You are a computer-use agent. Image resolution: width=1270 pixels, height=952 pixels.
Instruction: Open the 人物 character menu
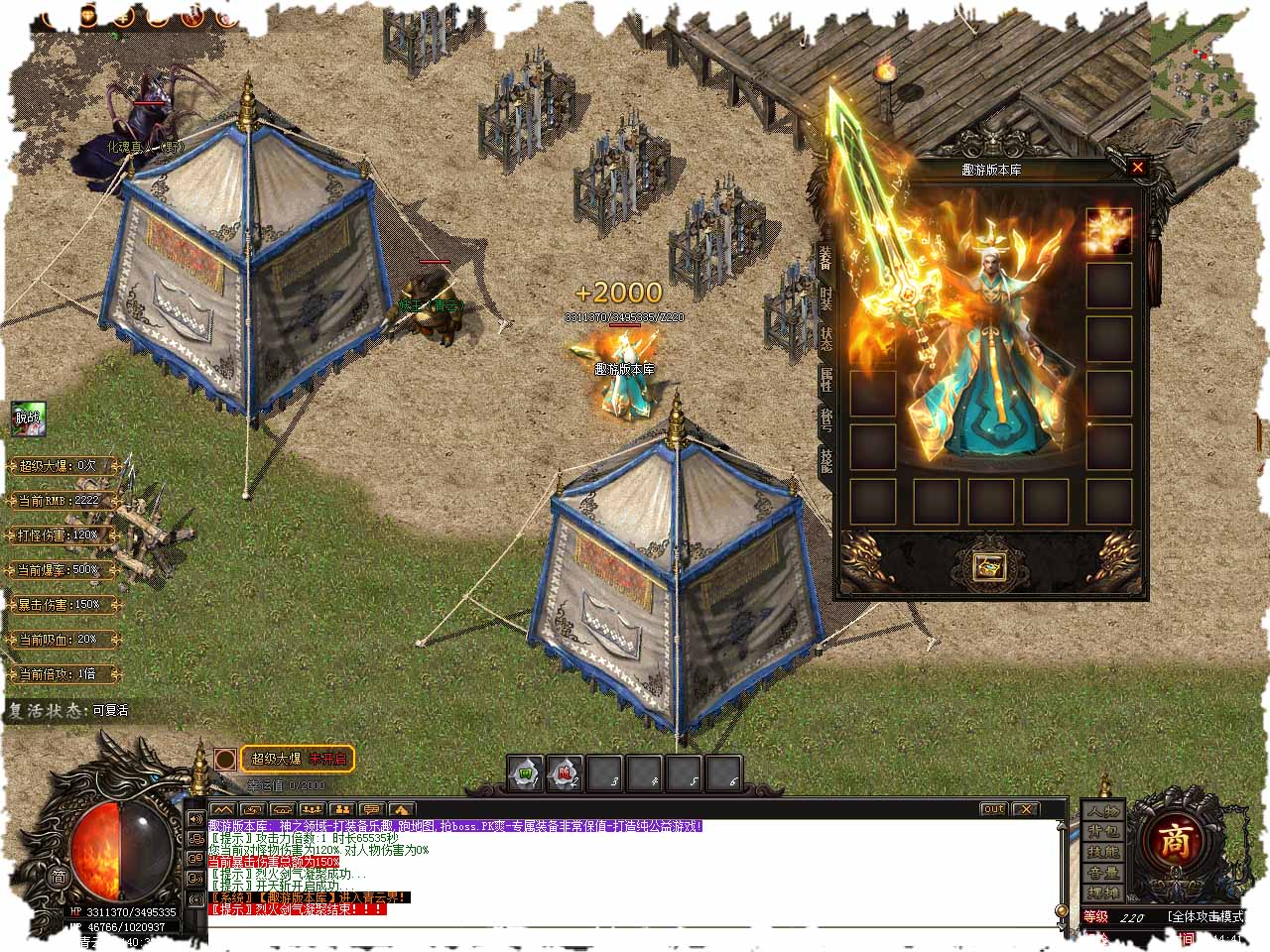click(x=1102, y=809)
